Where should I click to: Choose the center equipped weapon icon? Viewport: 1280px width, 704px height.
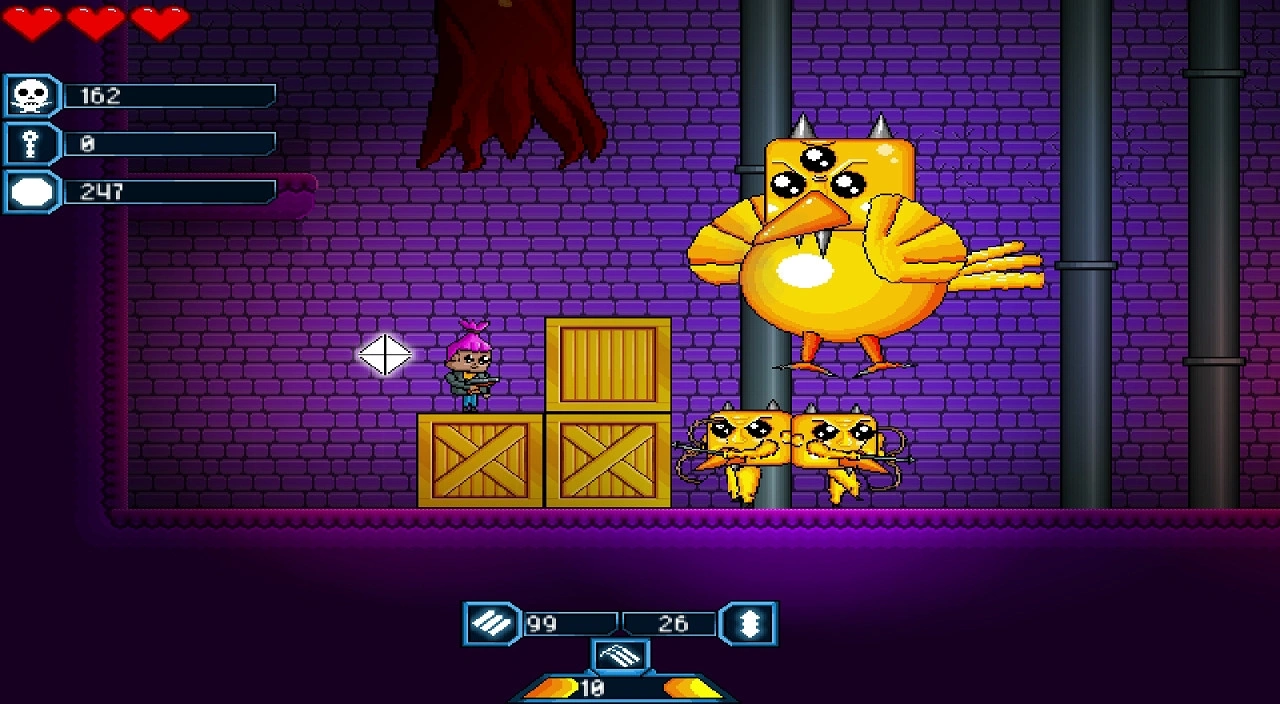[620, 657]
